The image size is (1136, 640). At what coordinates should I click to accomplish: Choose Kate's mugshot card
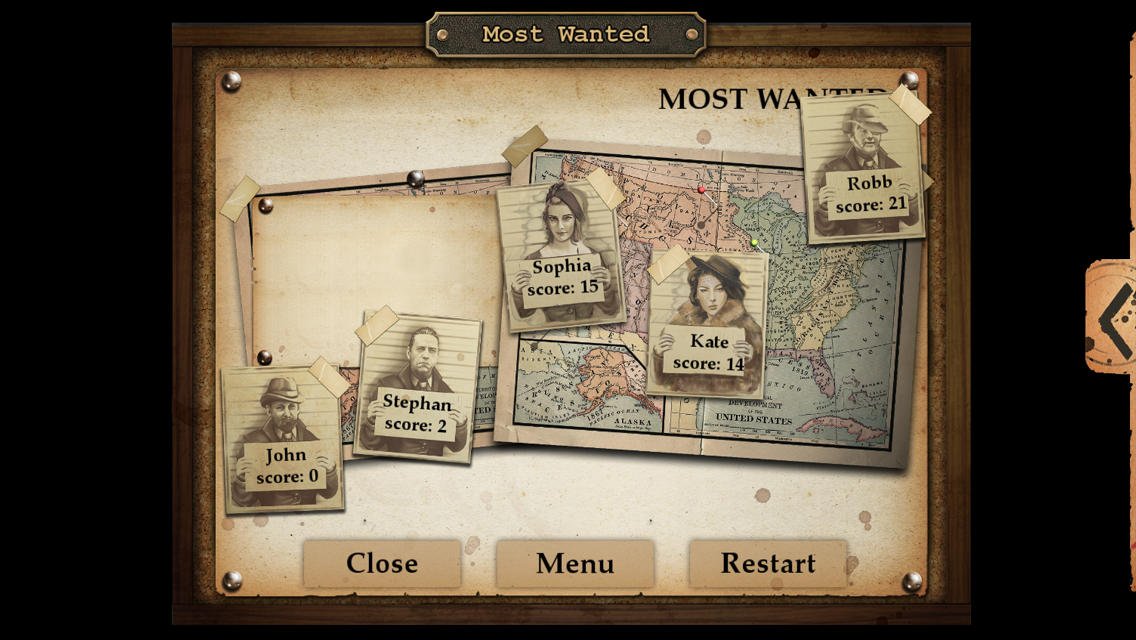707,322
